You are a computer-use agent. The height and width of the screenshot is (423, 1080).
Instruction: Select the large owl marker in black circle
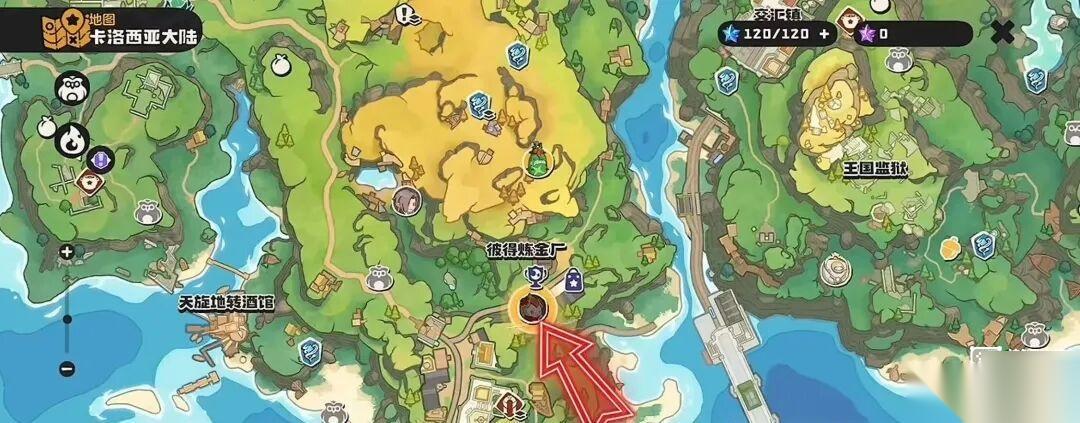[x=71, y=89]
